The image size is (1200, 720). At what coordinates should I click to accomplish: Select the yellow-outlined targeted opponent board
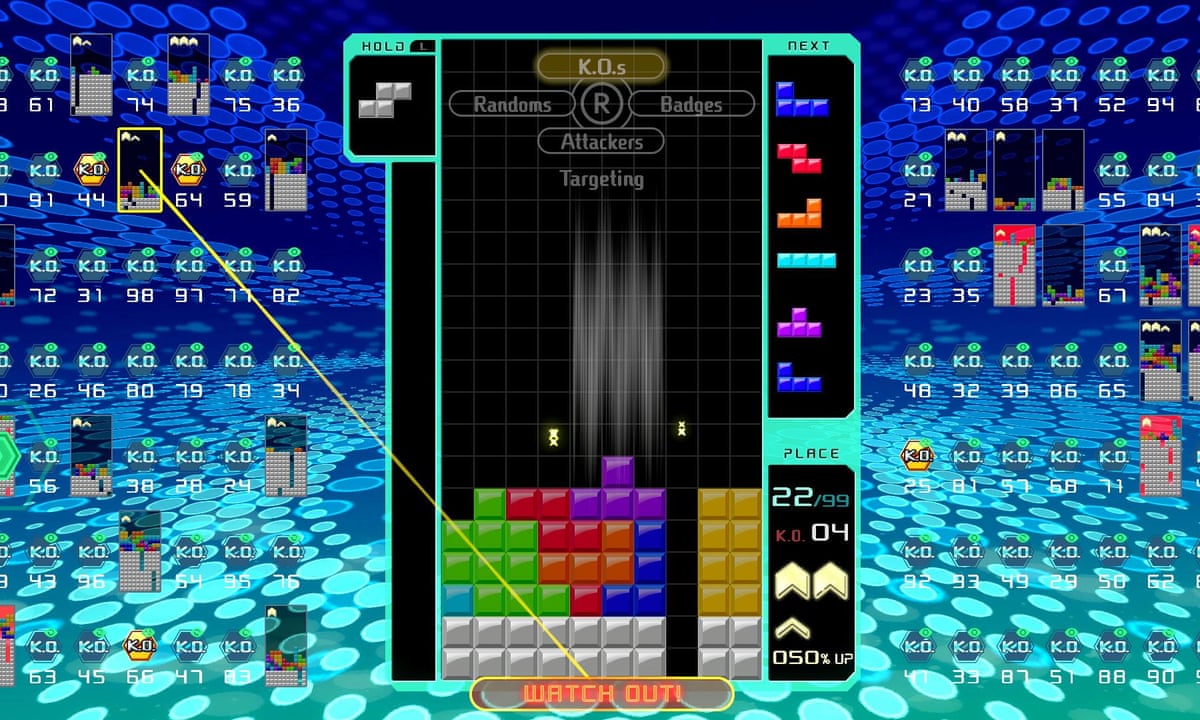(x=140, y=170)
